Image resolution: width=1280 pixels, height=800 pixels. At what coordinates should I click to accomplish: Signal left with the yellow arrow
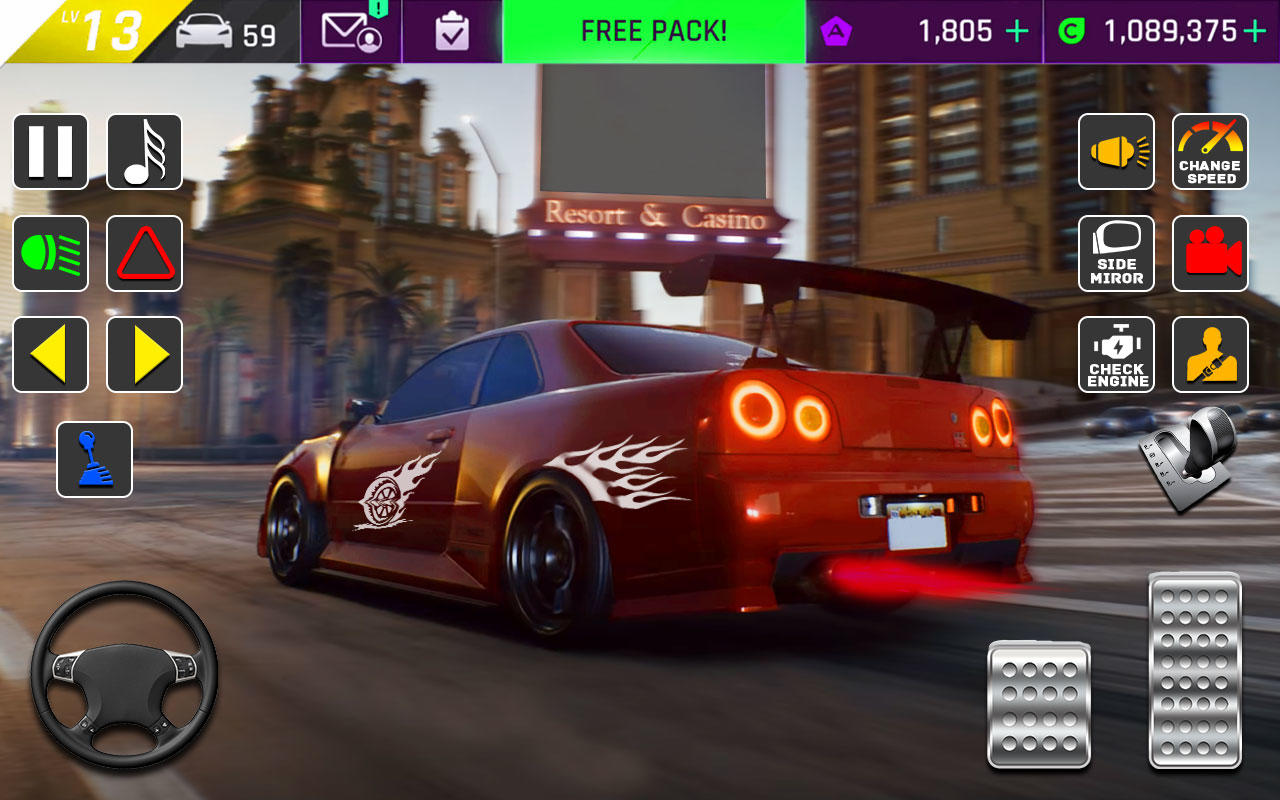(x=50, y=354)
